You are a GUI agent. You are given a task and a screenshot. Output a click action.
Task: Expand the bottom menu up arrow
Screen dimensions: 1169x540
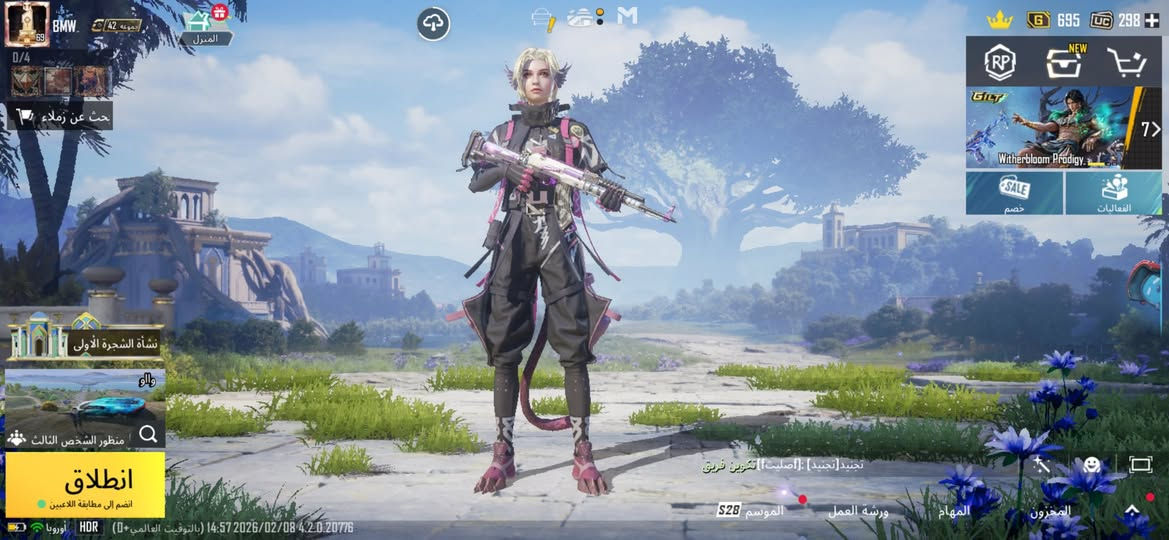click(x=1132, y=511)
